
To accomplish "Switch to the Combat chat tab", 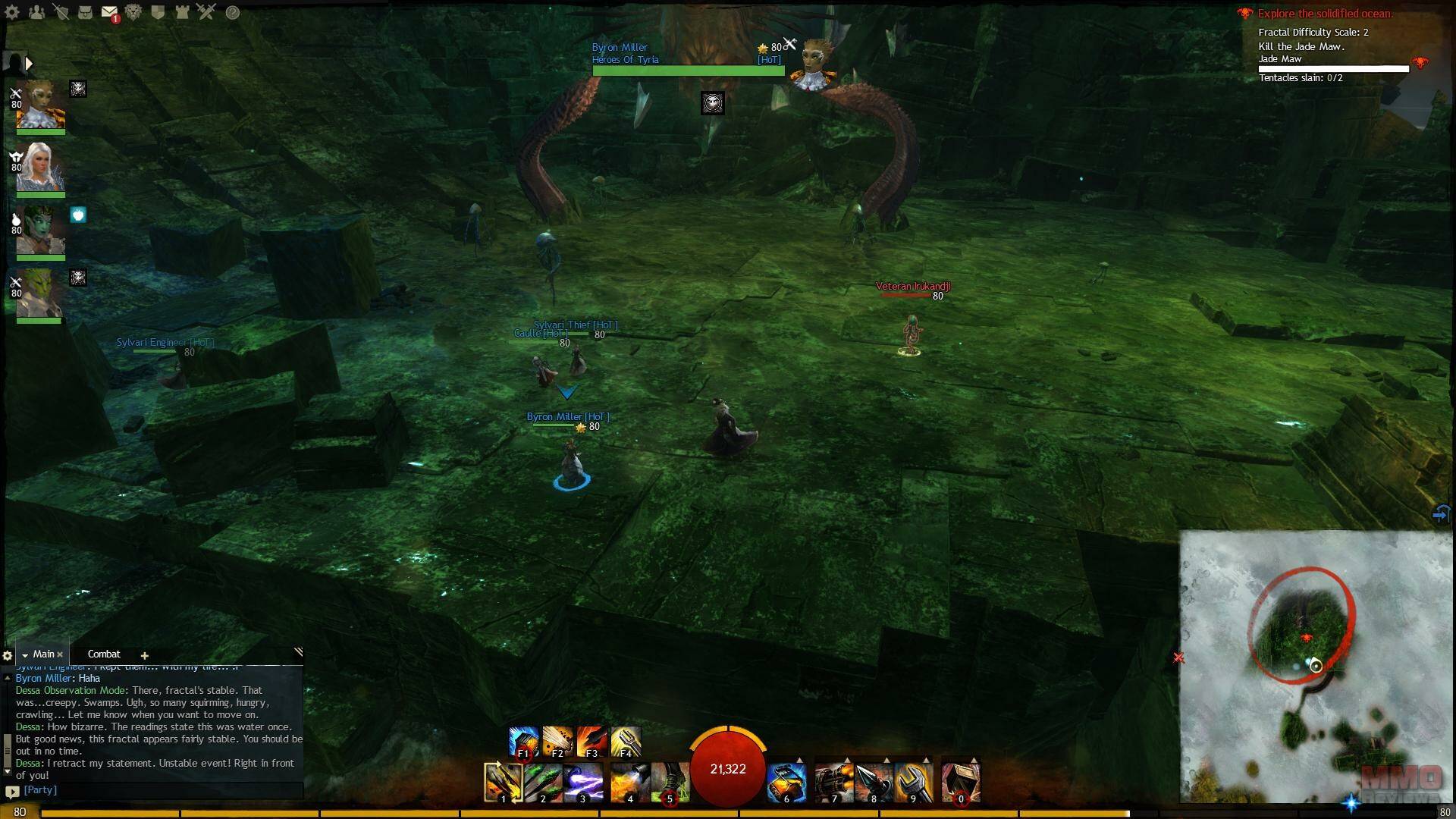I will [x=104, y=654].
